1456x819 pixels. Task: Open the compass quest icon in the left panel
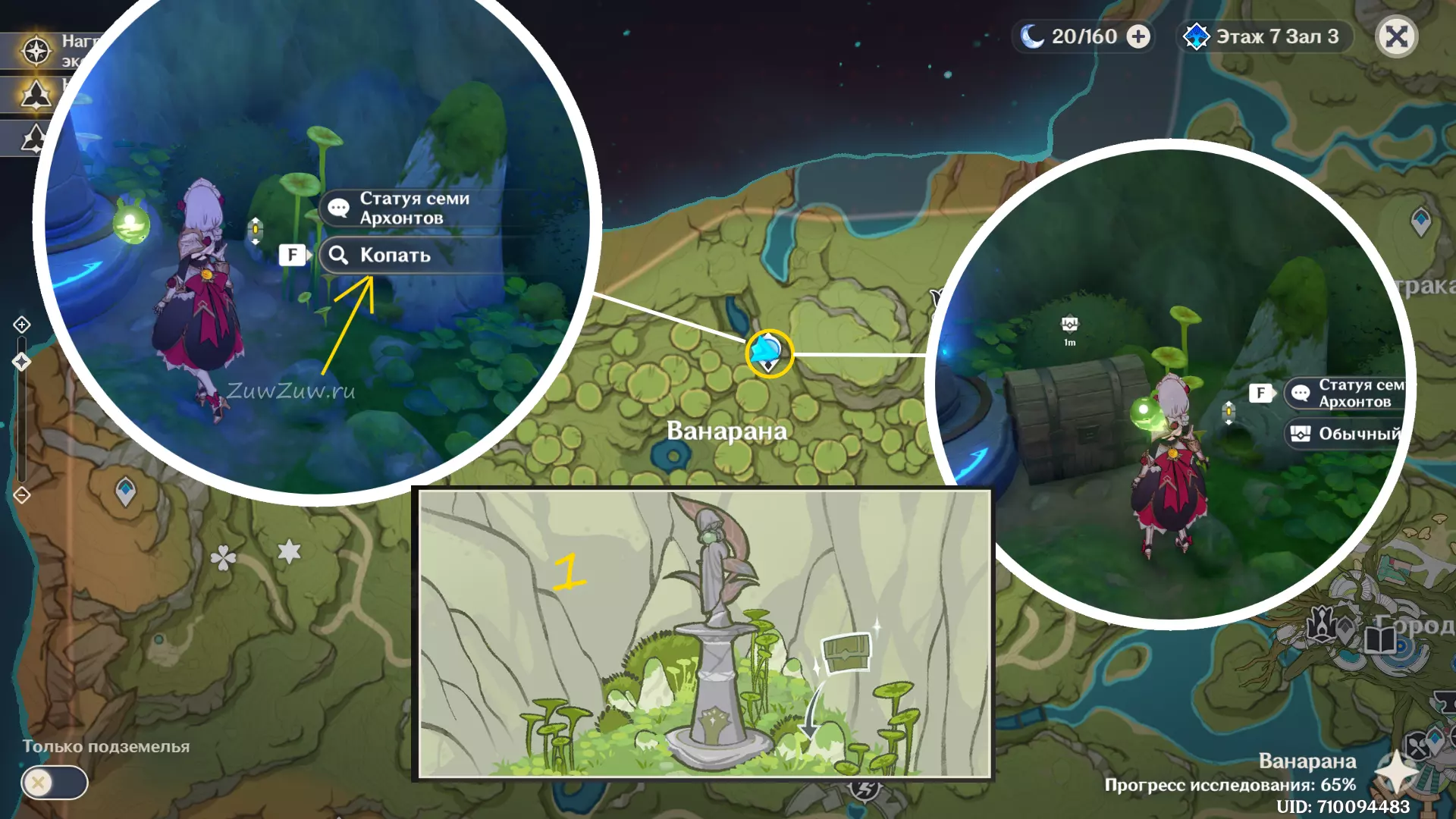pyautogui.click(x=36, y=51)
